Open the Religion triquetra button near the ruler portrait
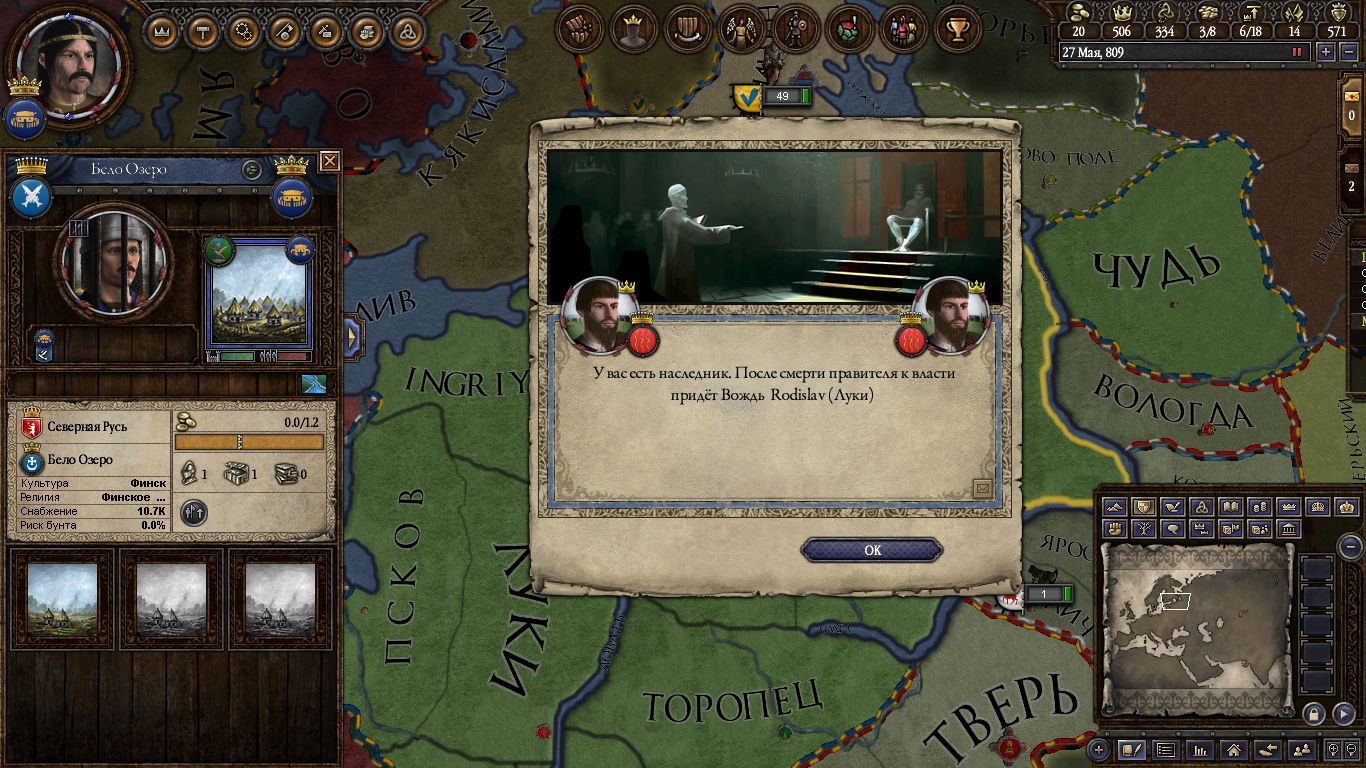This screenshot has height=768, width=1366. [x=407, y=31]
